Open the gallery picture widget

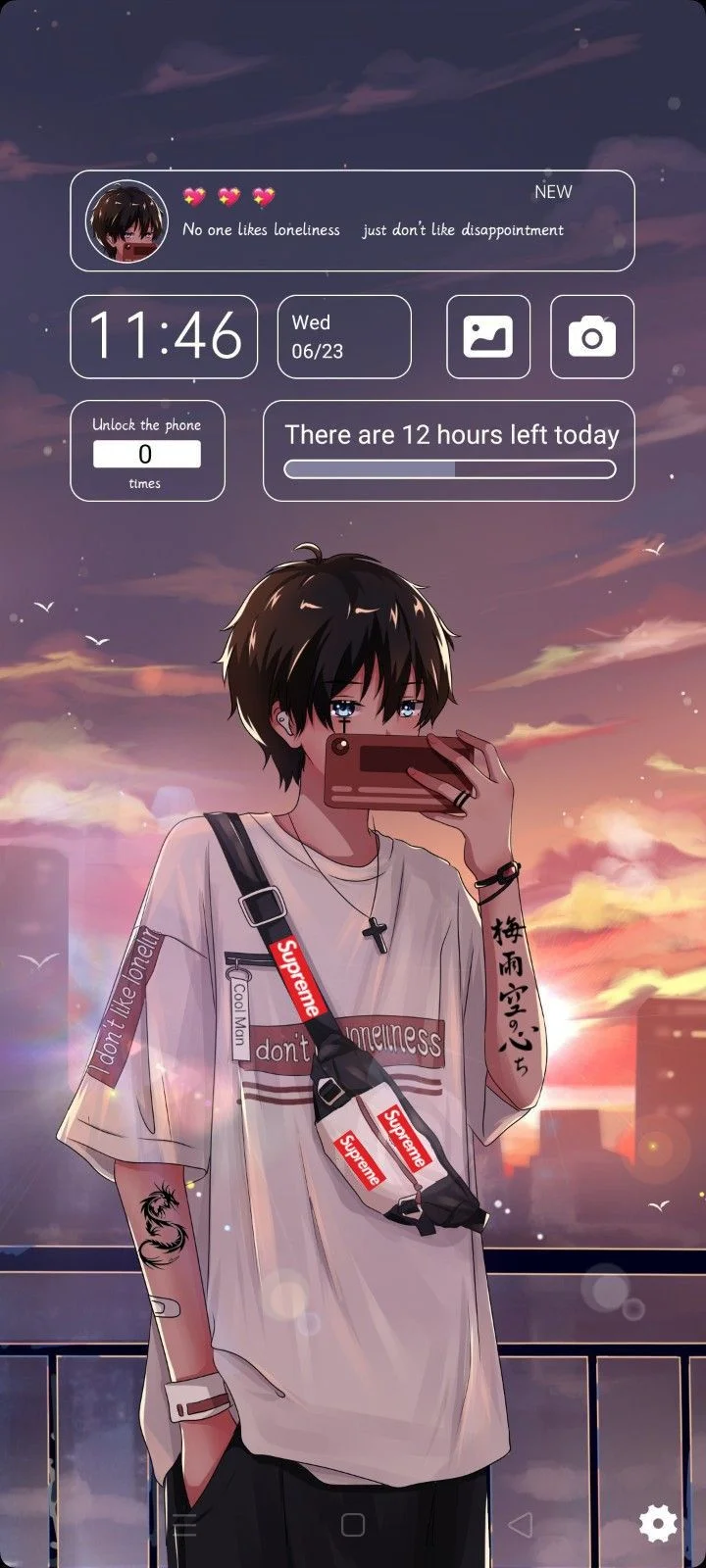point(488,337)
